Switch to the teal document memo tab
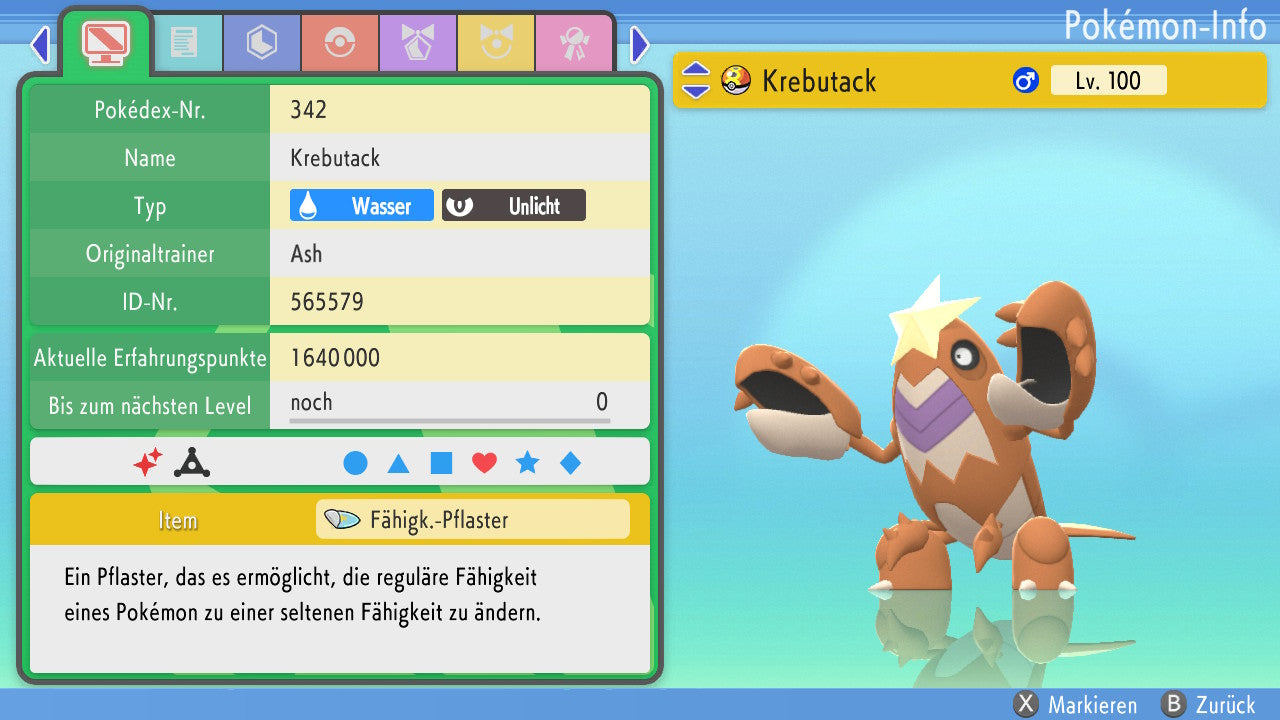 (x=184, y=42)
